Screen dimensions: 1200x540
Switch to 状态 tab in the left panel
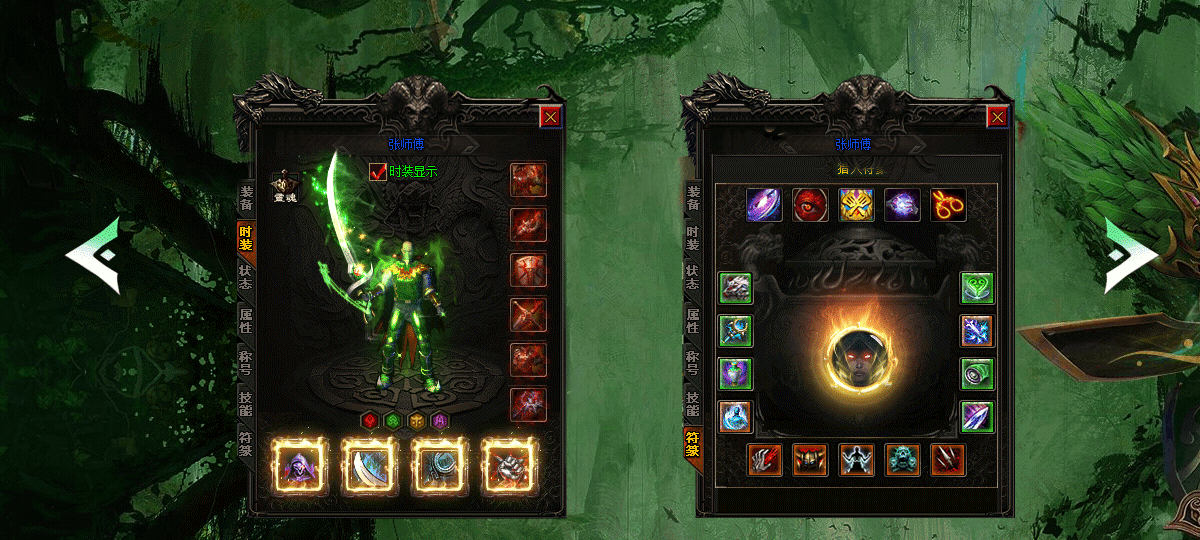coord(245,277)
